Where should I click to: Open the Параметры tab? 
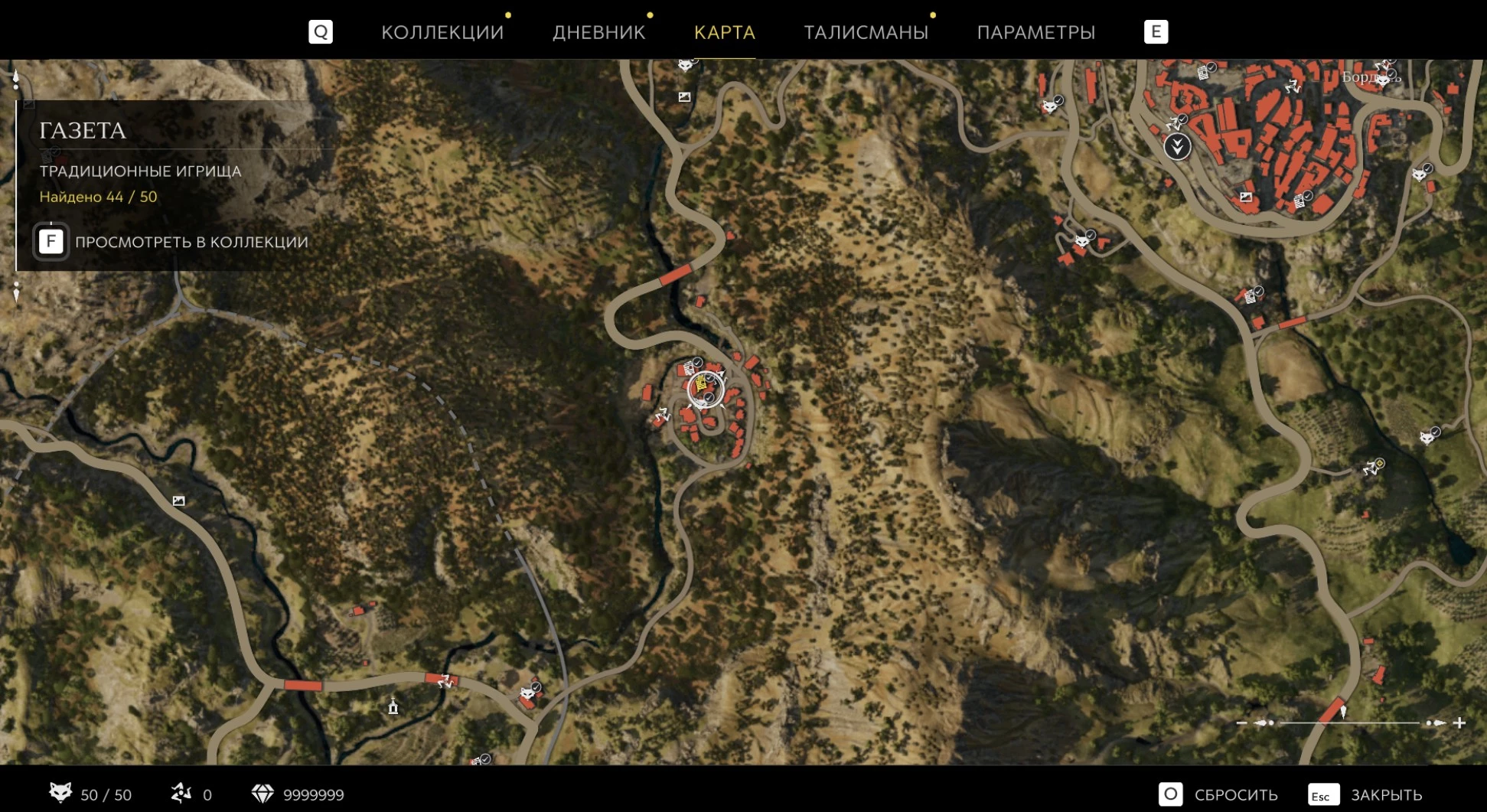pyautogui.click(x=1035, y=32)
